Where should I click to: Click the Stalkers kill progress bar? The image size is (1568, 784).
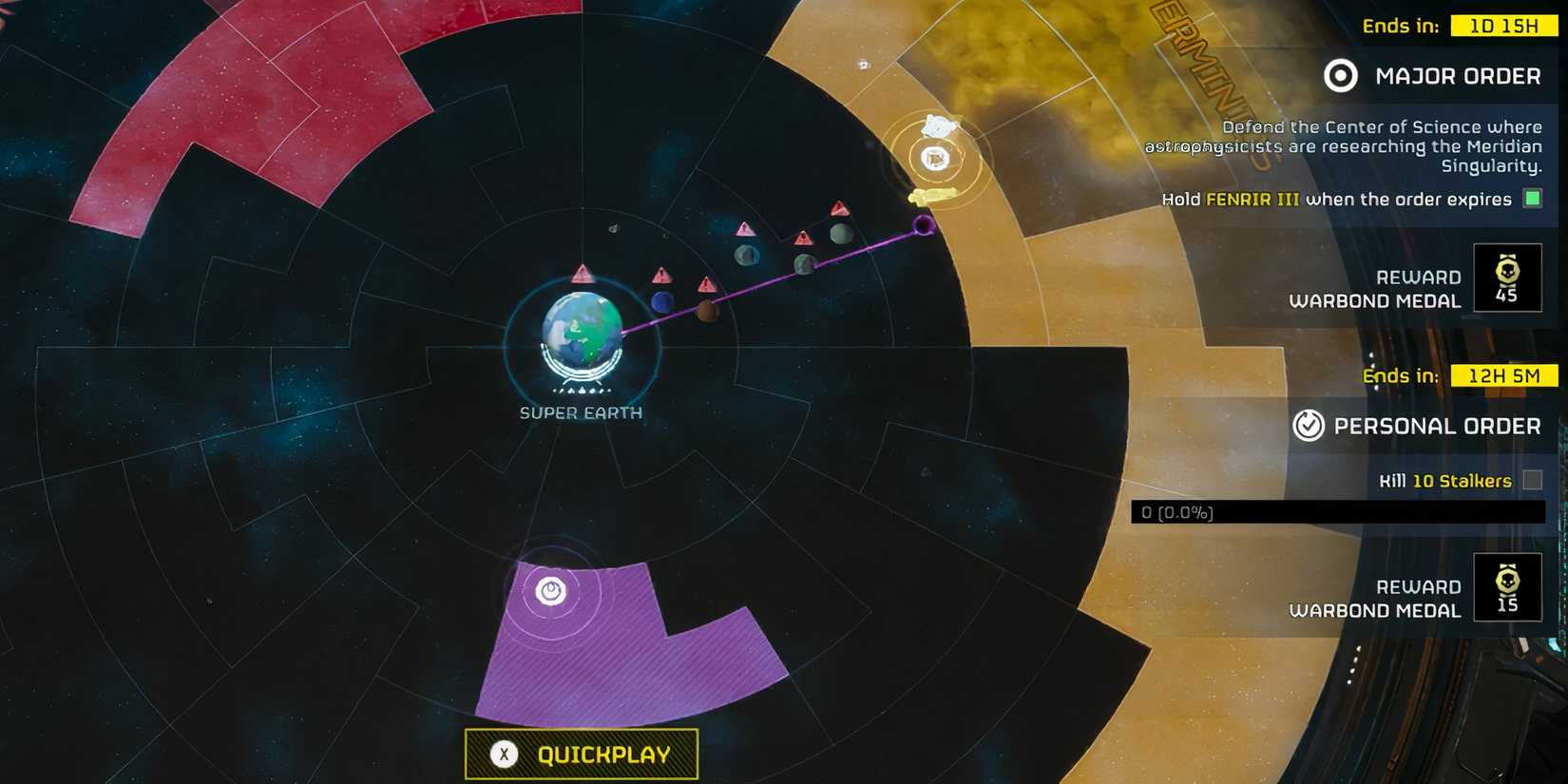coord(1342,512)
